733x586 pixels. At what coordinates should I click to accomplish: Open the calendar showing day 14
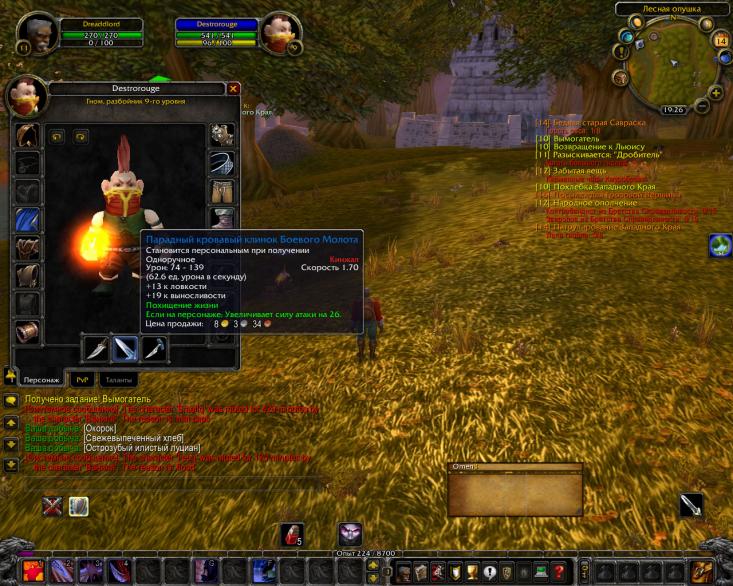coord(721,41)
